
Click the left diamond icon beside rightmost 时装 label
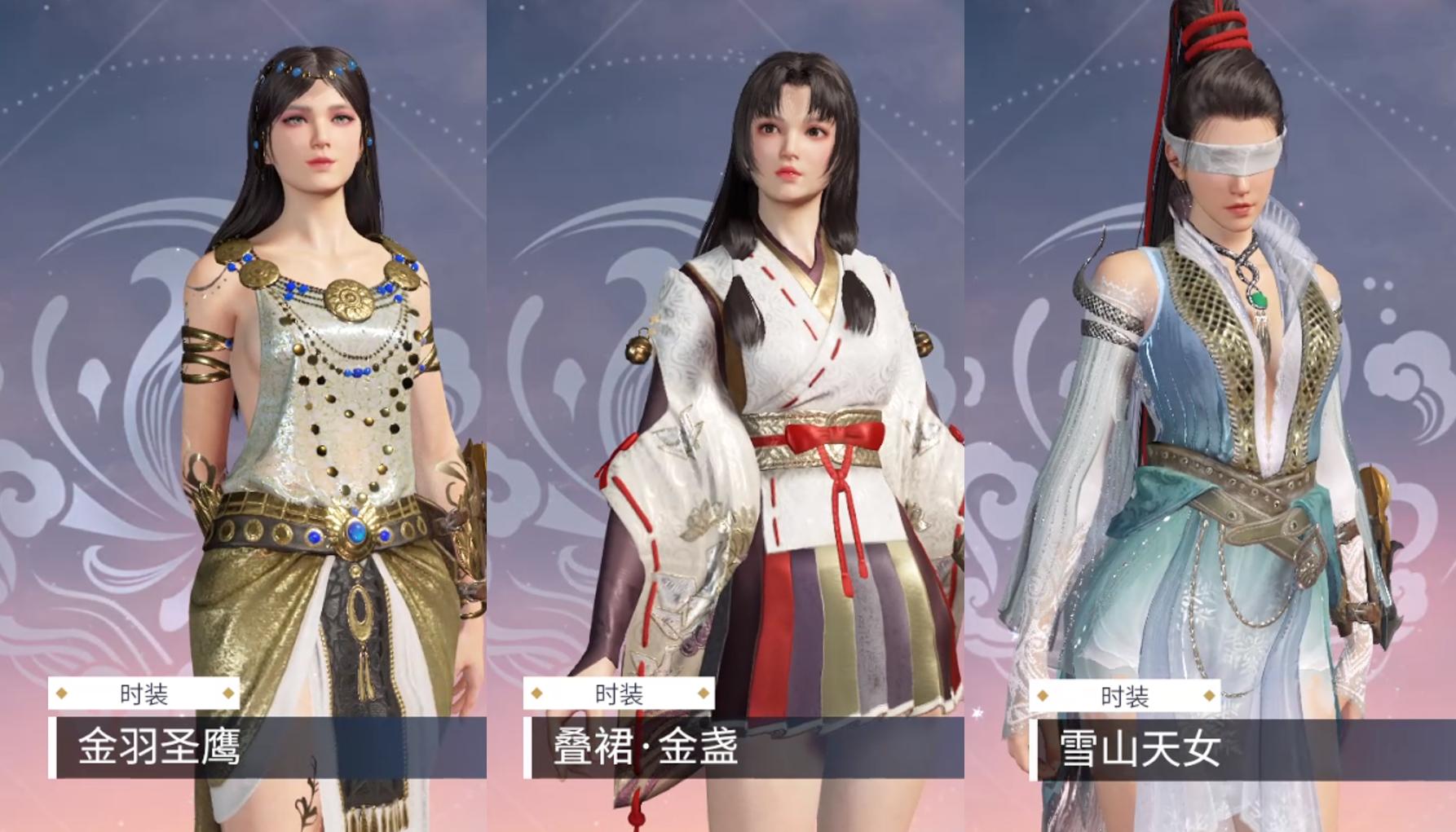point(1044,696)
